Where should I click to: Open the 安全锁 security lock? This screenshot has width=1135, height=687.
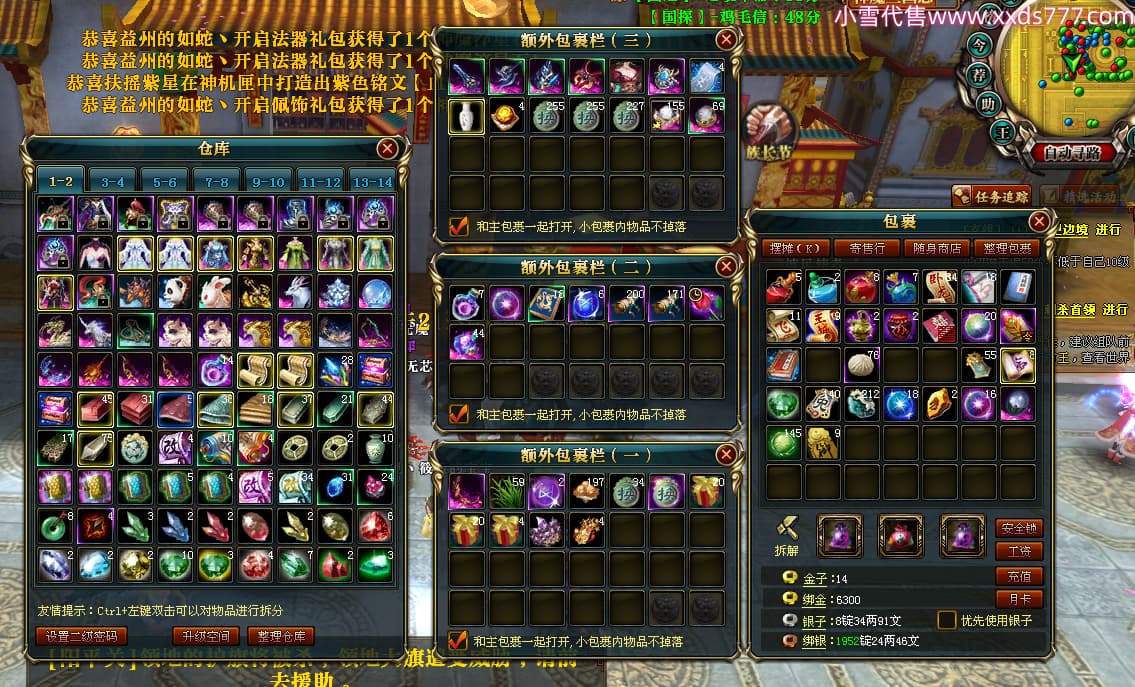1018,528
